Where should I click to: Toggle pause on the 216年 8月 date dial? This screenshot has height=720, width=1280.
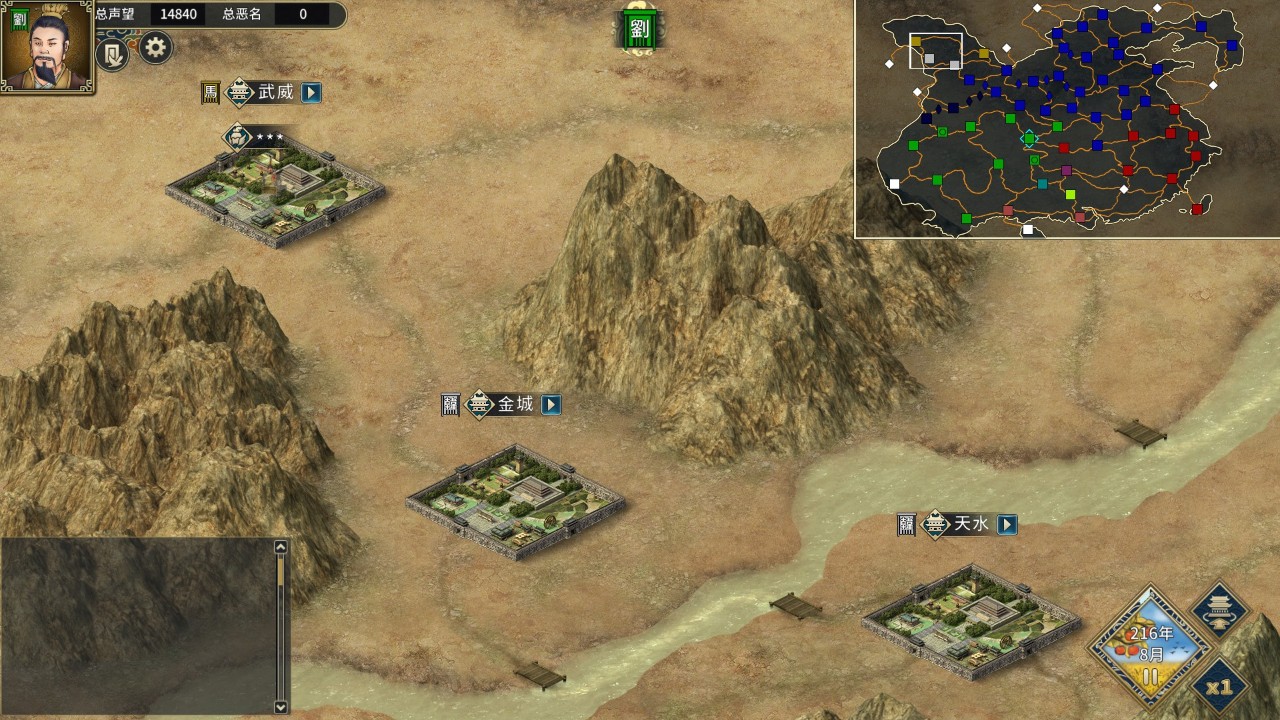point(1150,676)
